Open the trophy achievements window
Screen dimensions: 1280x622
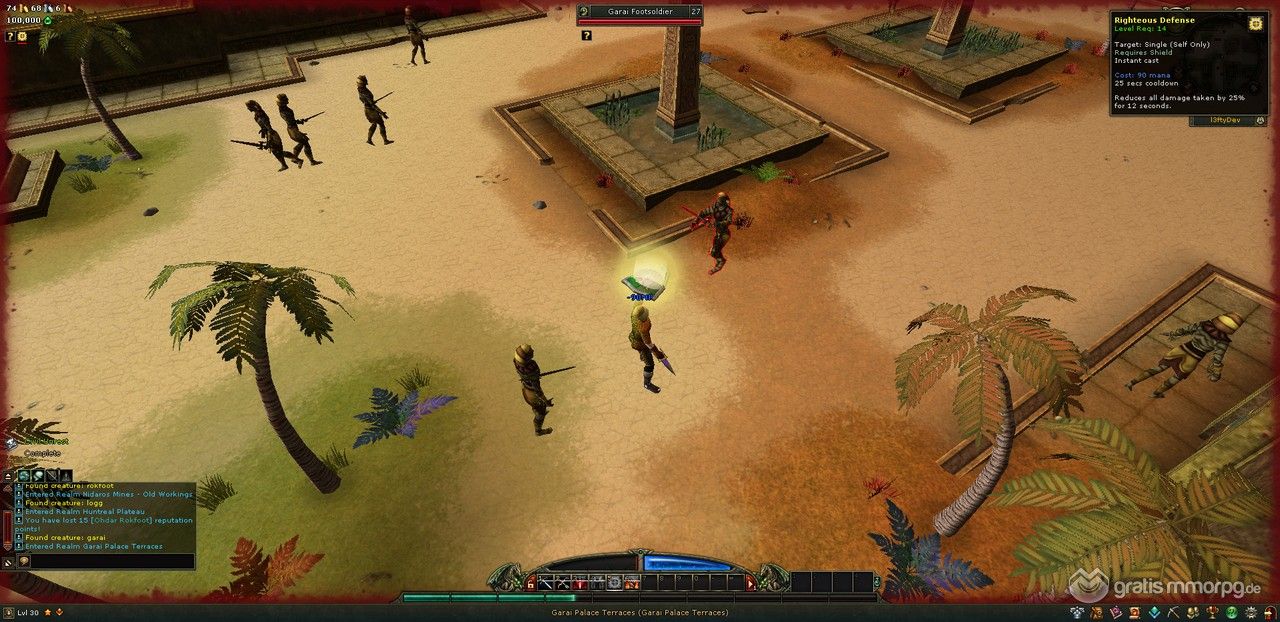click(x=1213, y=612)
